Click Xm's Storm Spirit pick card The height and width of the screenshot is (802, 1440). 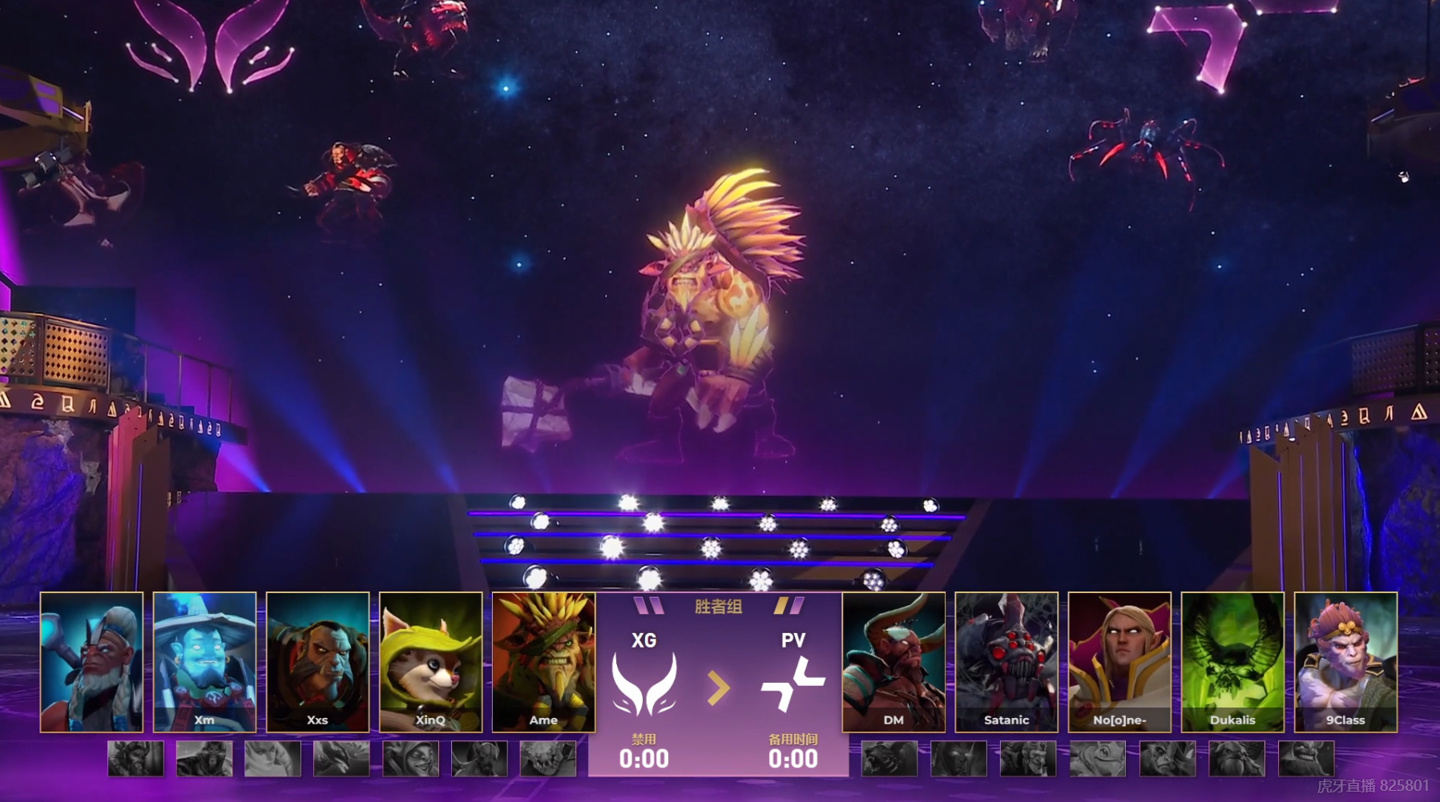point(205,661)
